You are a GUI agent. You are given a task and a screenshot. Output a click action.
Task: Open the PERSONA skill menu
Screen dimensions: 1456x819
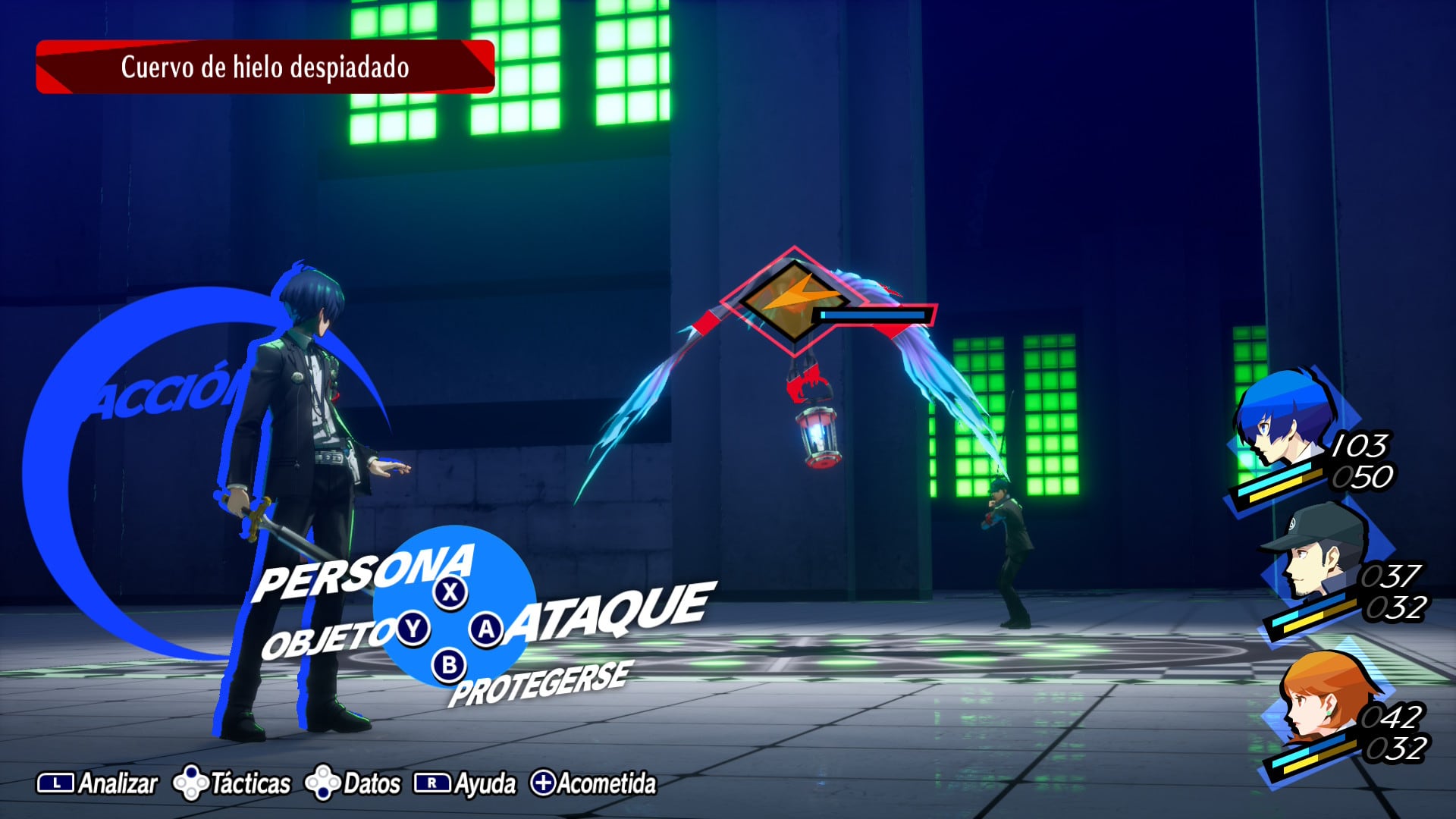[364, 575]
